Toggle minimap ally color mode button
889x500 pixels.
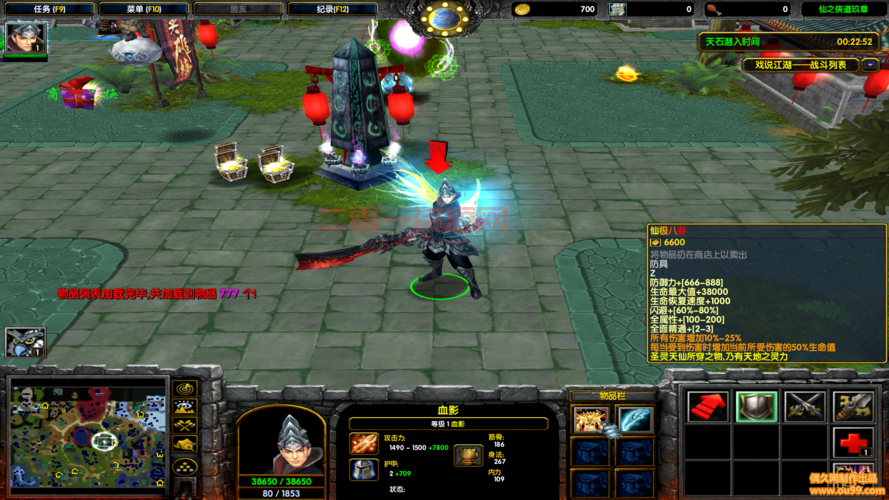pyautogui.click(x=184, y=426)
